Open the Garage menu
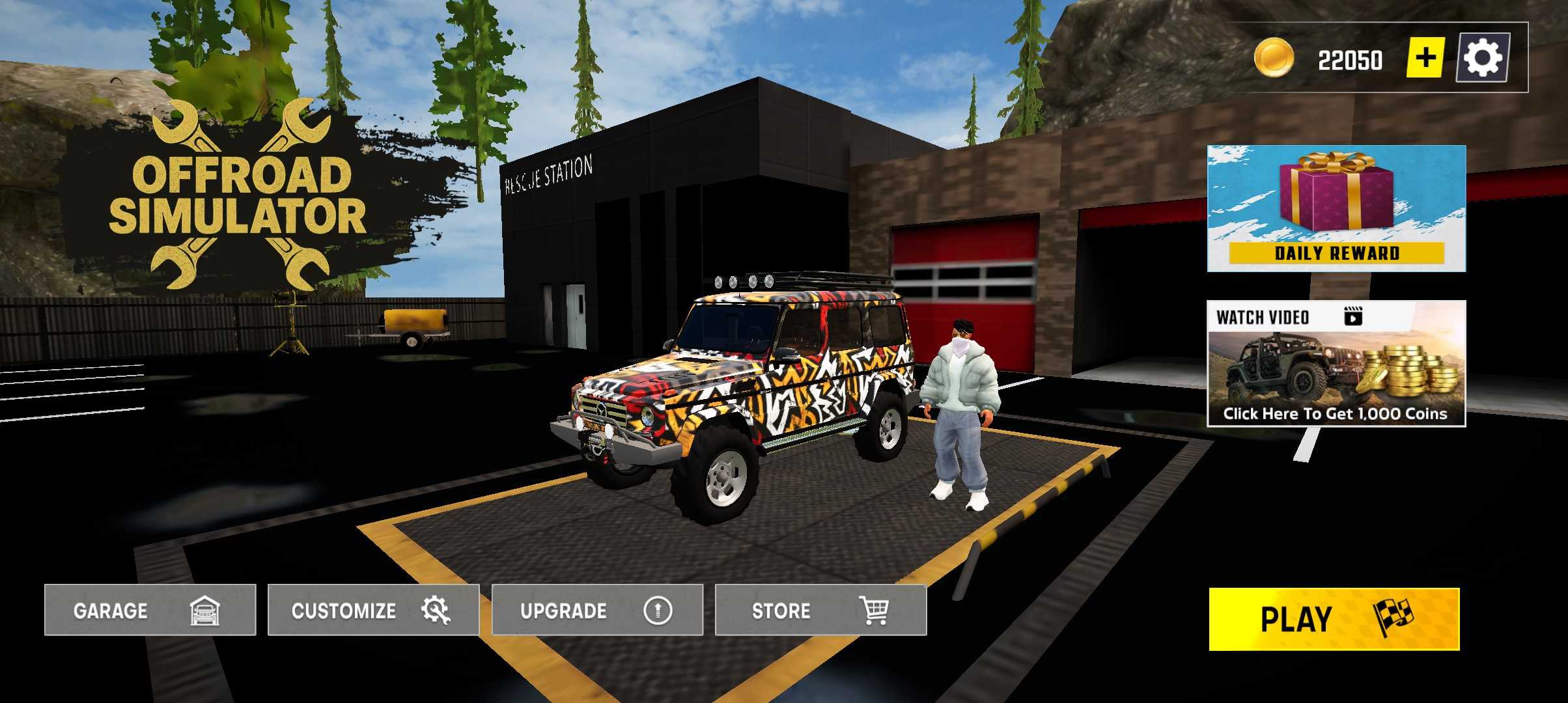 click(150, 610)
